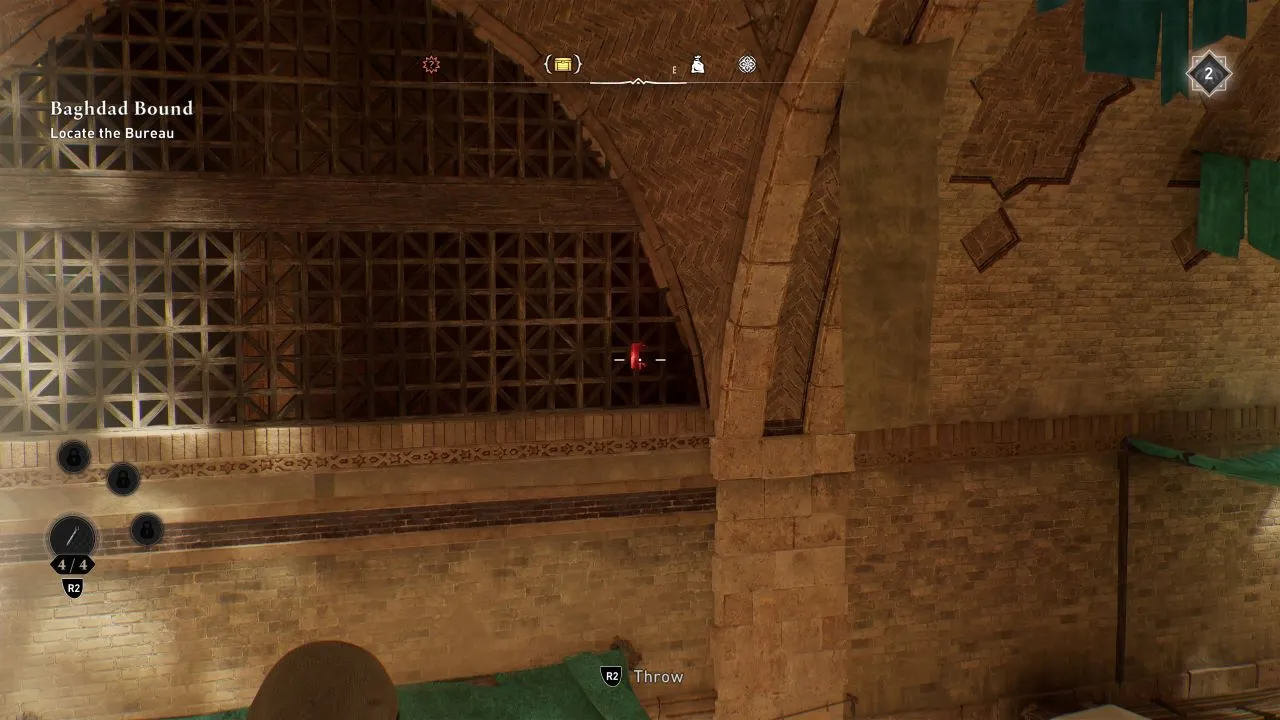1280x720 pixels.
Task: Click the treasure chest objective icon on compass
Action: (563, 63)
